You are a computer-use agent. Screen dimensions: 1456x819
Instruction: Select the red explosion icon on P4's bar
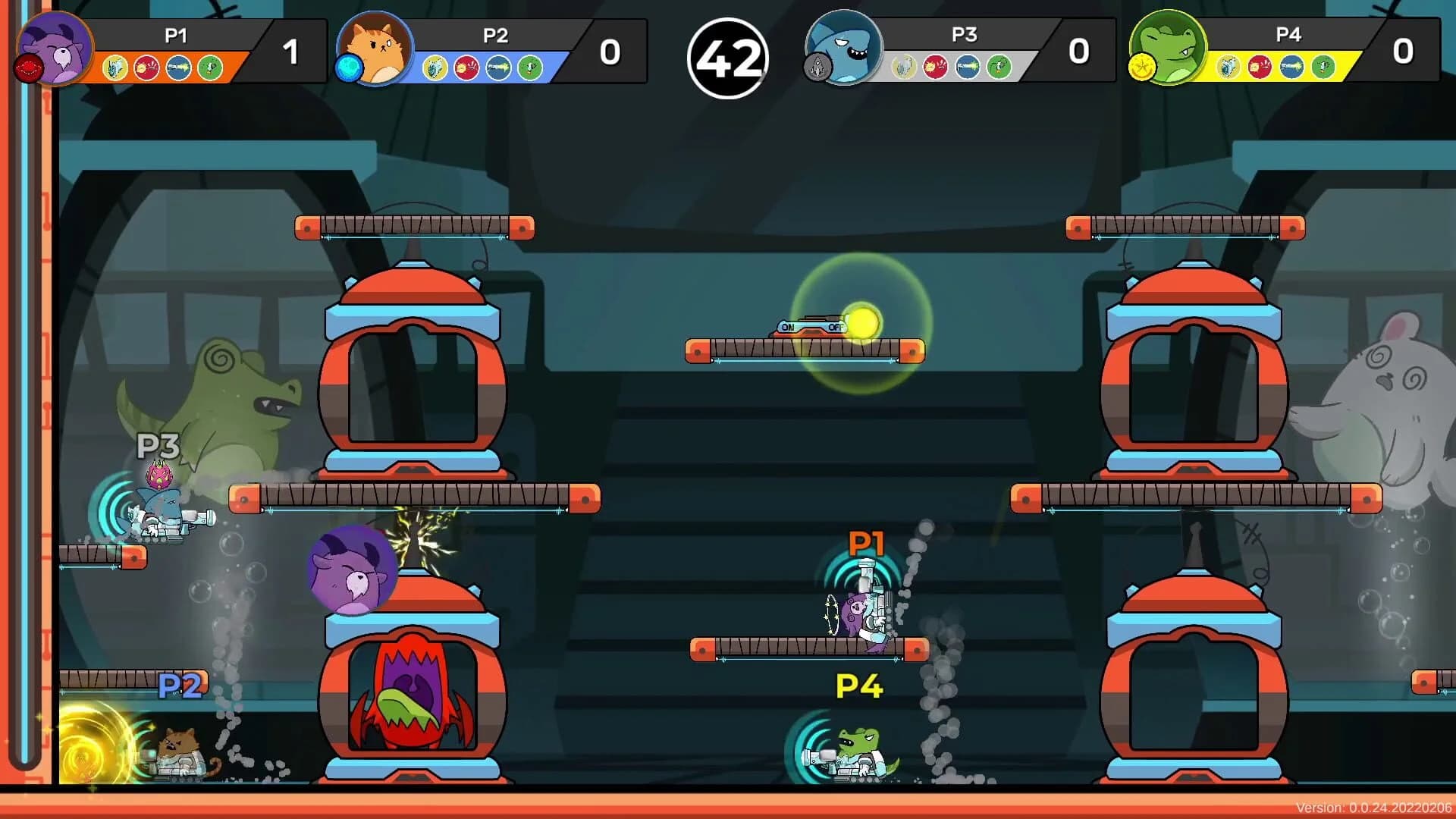1259,67
